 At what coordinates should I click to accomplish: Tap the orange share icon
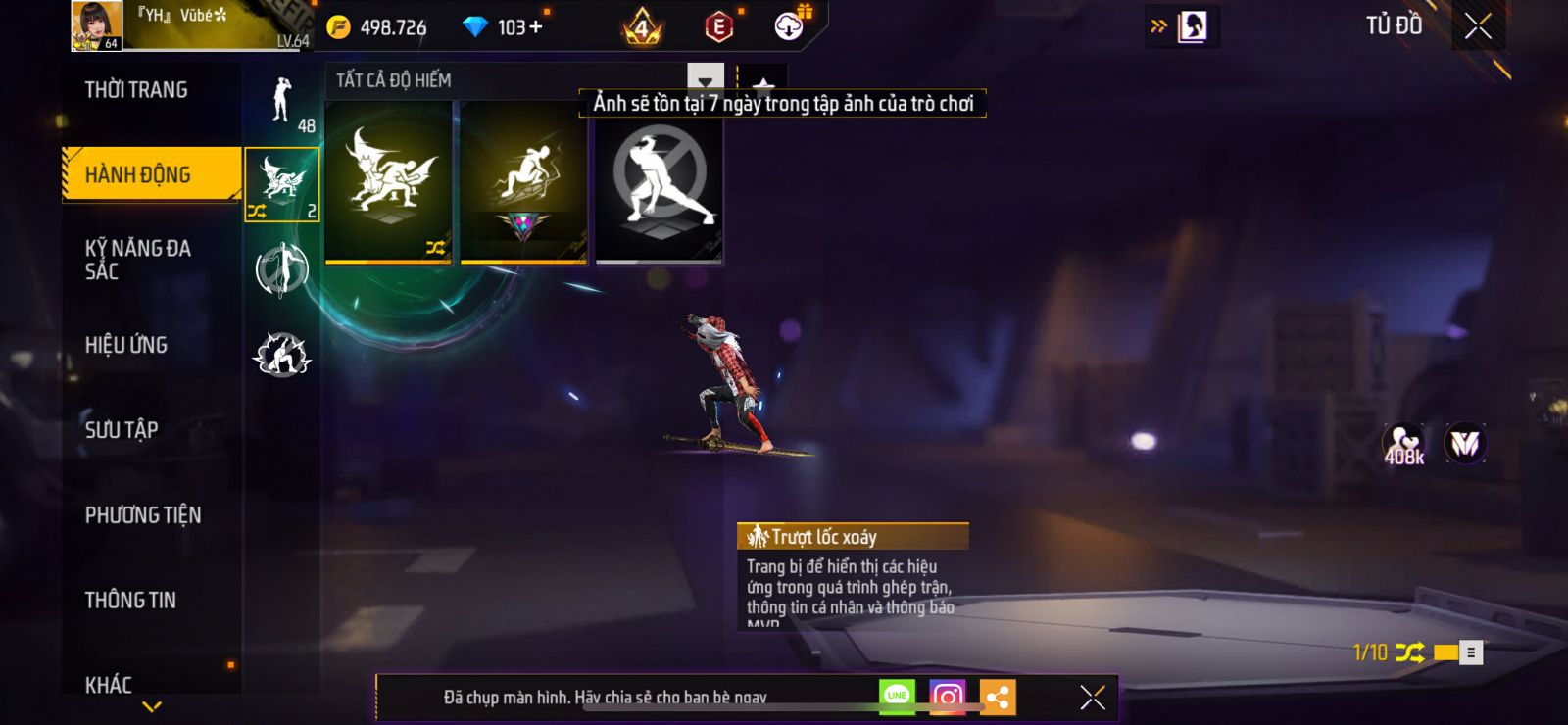tap(998, 697)
